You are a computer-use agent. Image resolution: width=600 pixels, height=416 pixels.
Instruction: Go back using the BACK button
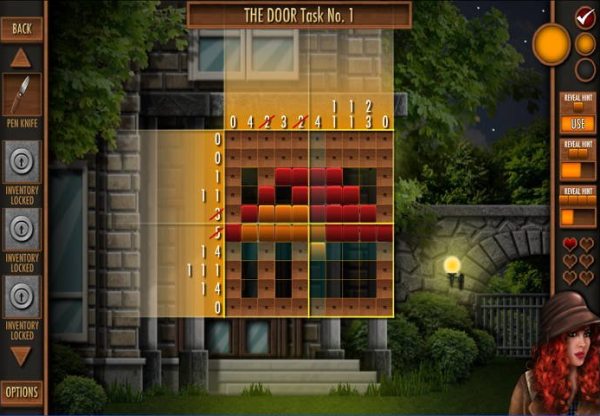22,27
